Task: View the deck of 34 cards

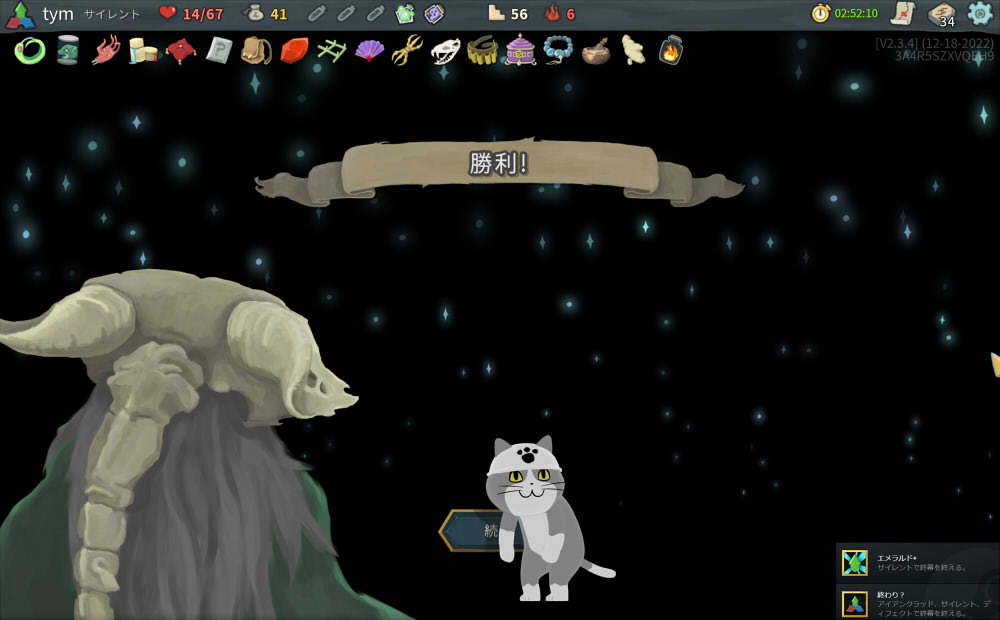Action: coord(941,14)
